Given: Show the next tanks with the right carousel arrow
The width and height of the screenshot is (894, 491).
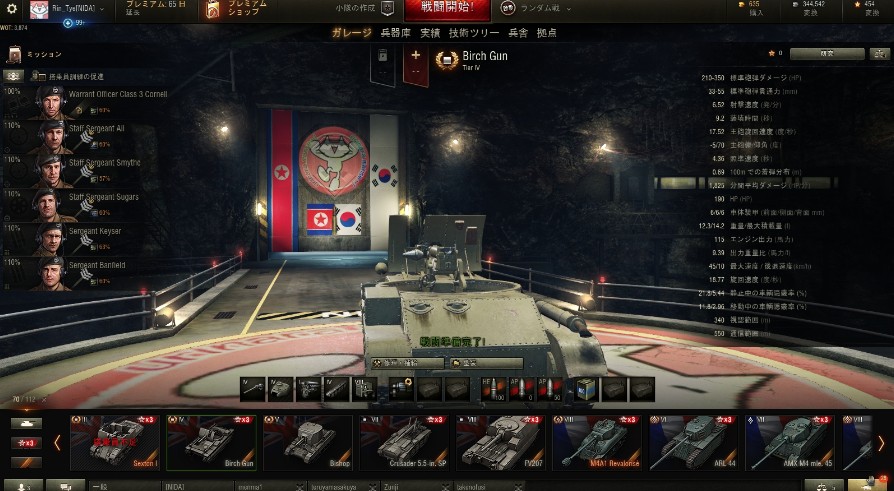Looking at the screenshot, I should (881, 442).
